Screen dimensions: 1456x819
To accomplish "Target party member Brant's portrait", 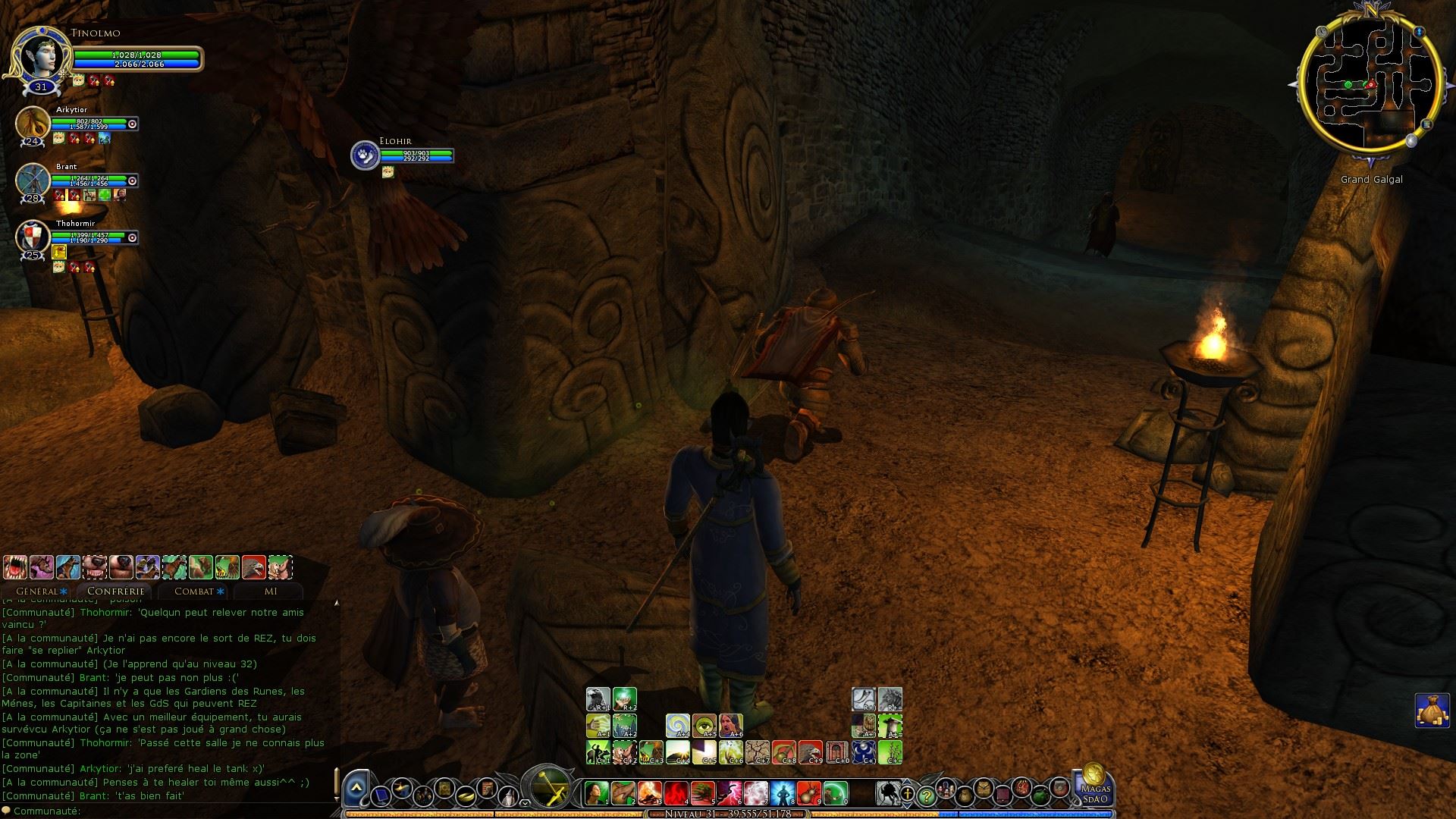I will (33, 180).
